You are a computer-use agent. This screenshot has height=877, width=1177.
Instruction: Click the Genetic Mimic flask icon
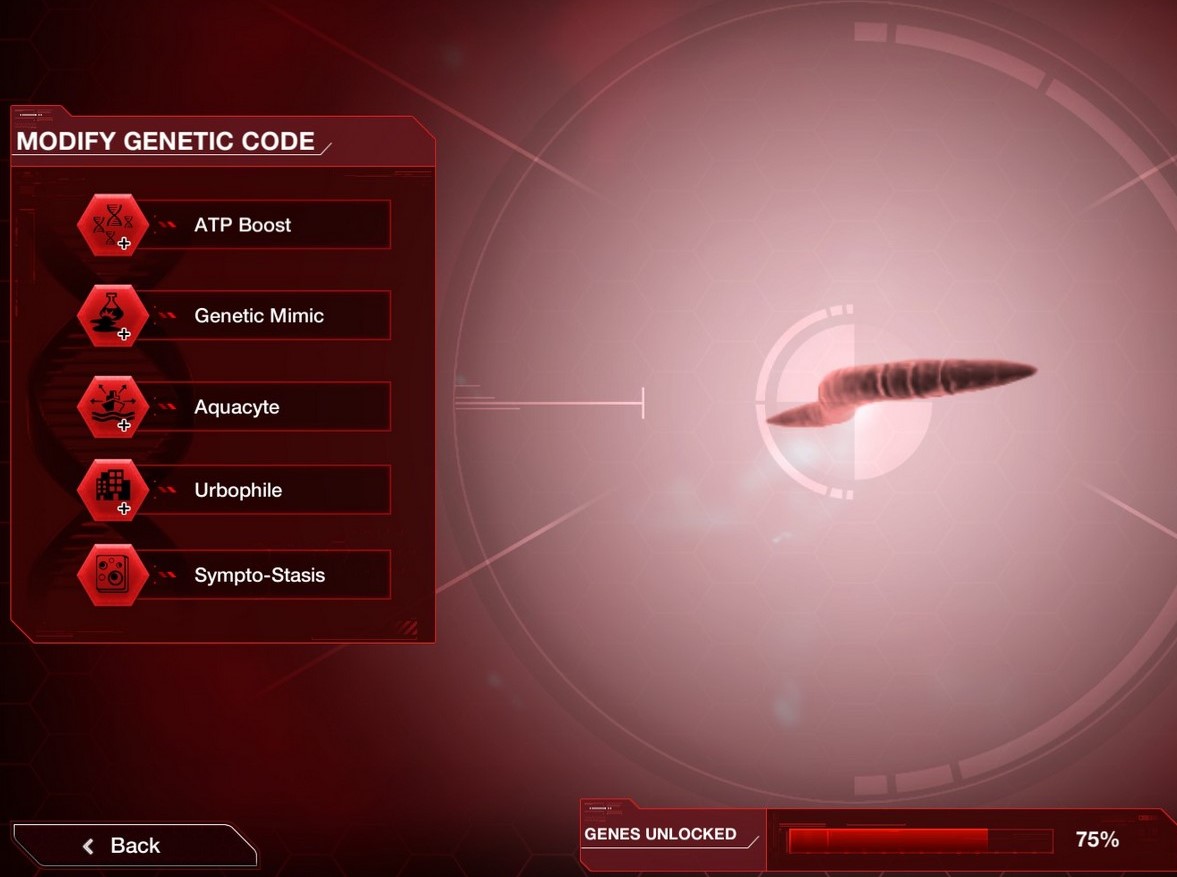pos(113,316)
